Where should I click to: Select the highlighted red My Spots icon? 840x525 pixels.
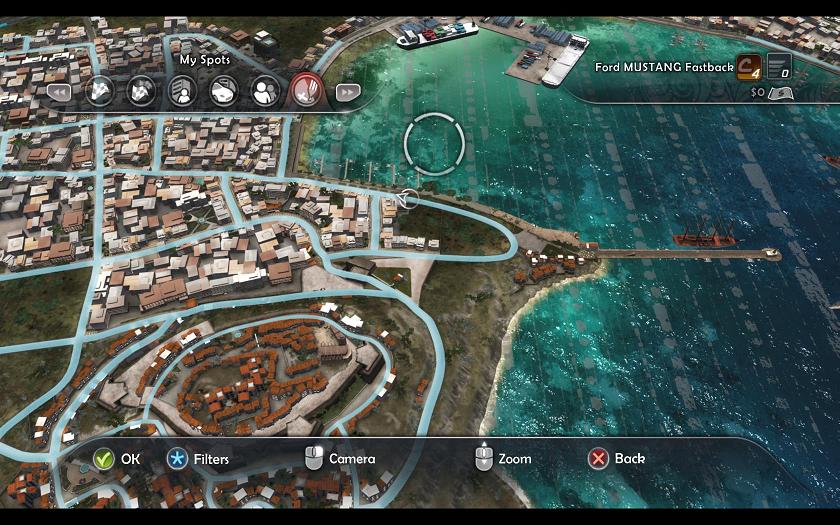pyautogui.click(x=305, y=92)
